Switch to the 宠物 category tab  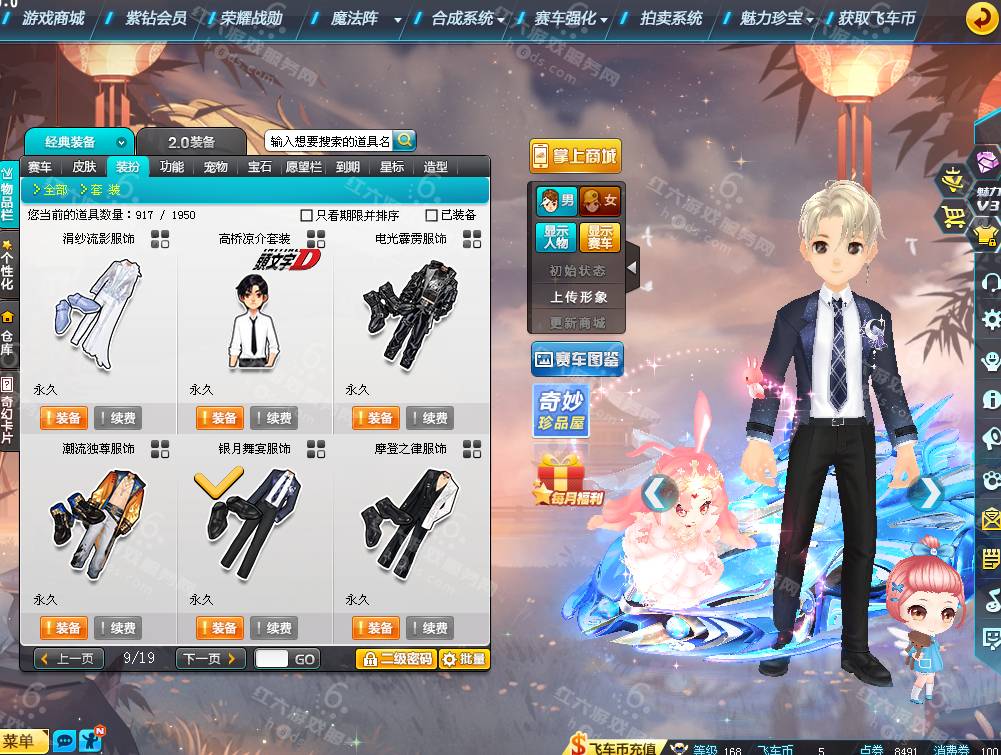[x=215, y=167]
